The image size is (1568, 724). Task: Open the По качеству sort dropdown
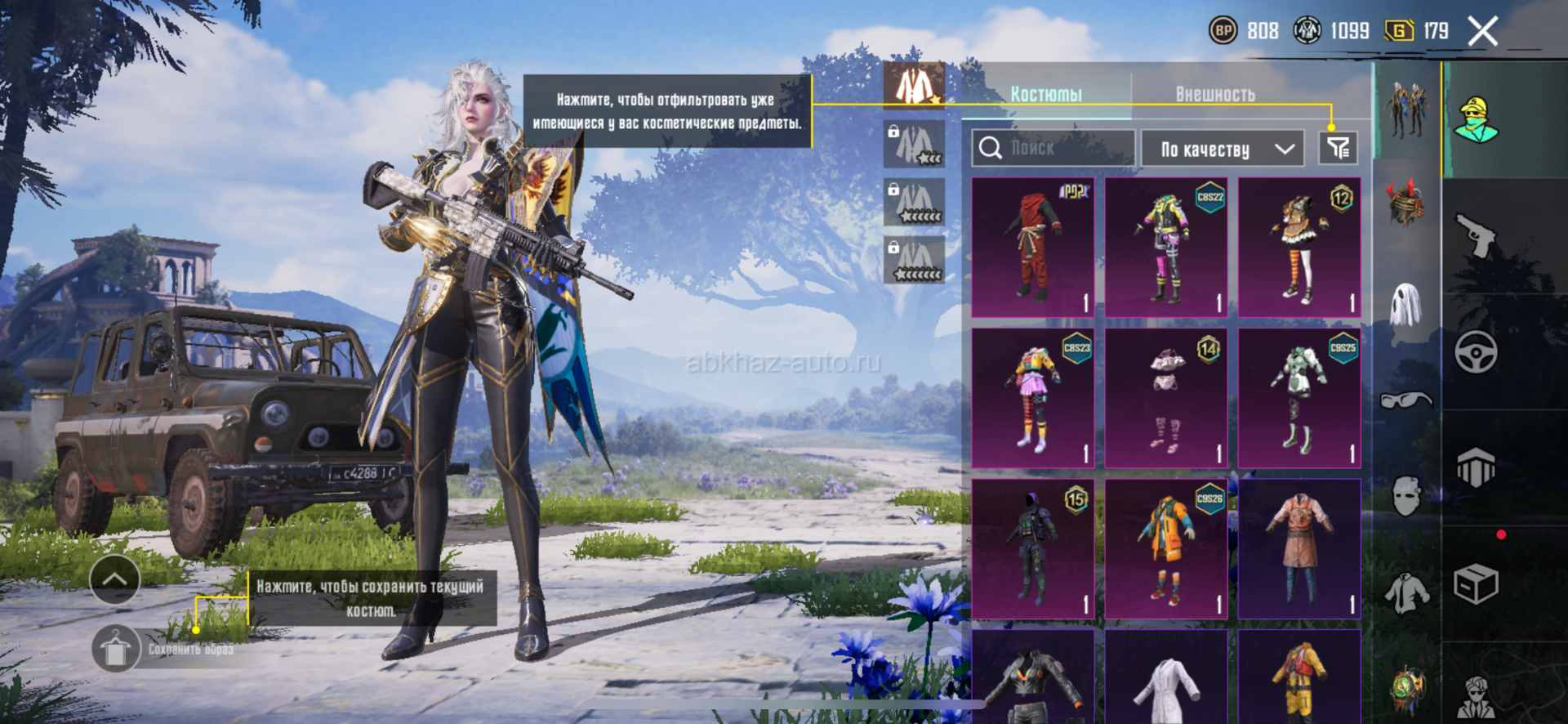[x=1223, y=149]
